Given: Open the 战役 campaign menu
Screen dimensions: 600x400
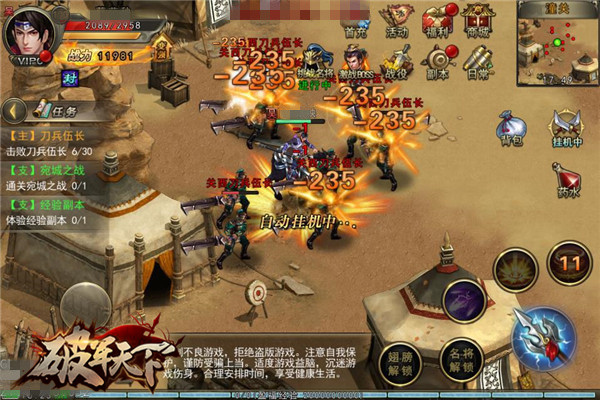Looking at the screenshot, I should [x=397, y=60].
